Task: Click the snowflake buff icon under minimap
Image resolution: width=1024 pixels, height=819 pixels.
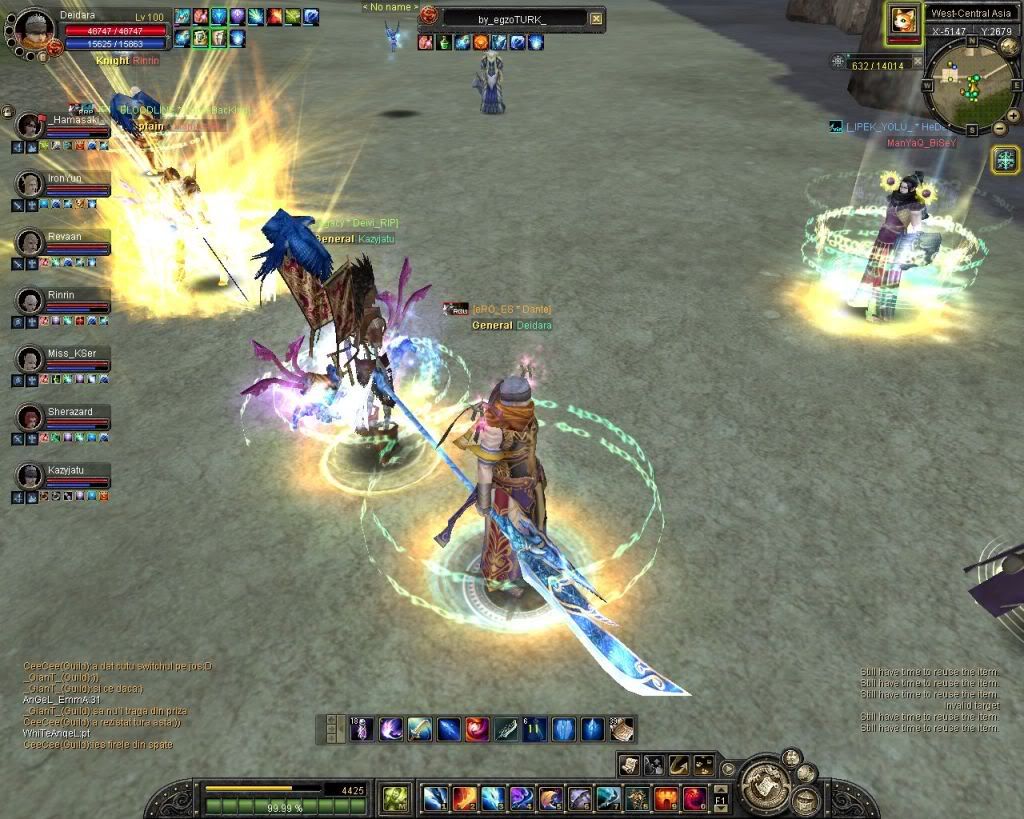Action: (1005, 159)
